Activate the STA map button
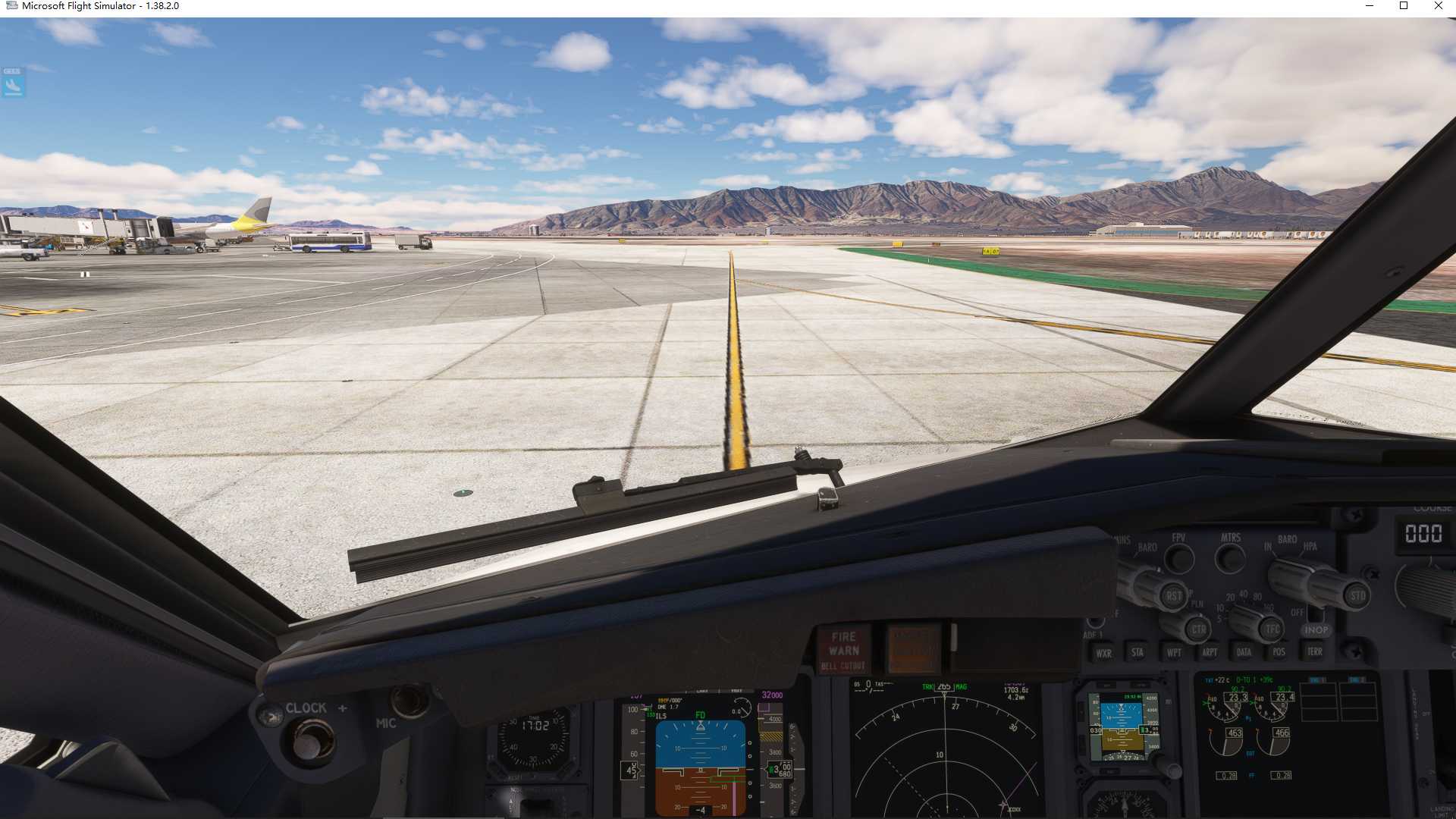 click(x=1137, y=652)
